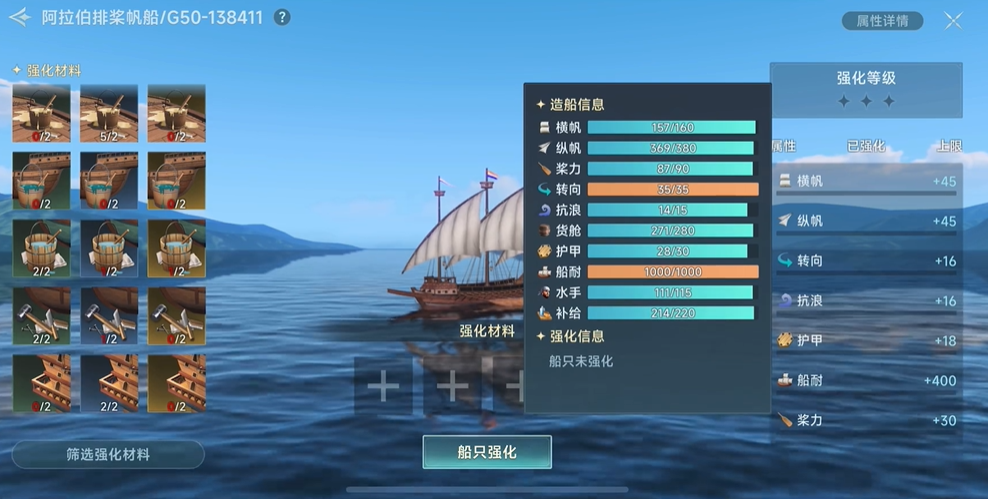Close the ship enhancement screen

952,20
